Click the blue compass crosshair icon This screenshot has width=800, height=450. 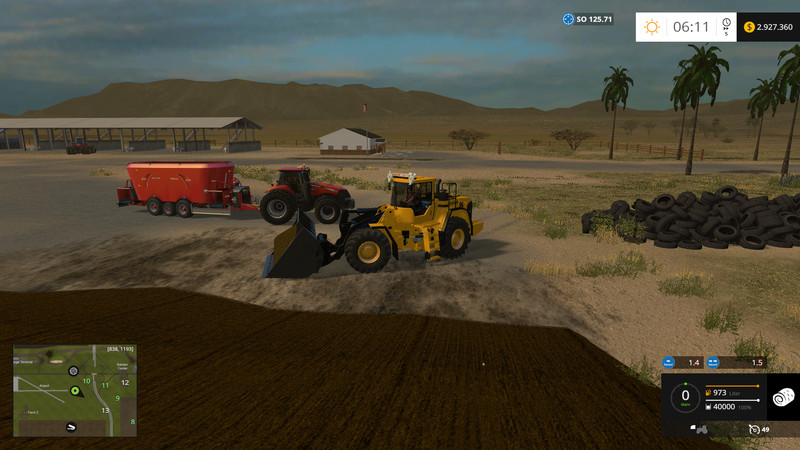569,19
